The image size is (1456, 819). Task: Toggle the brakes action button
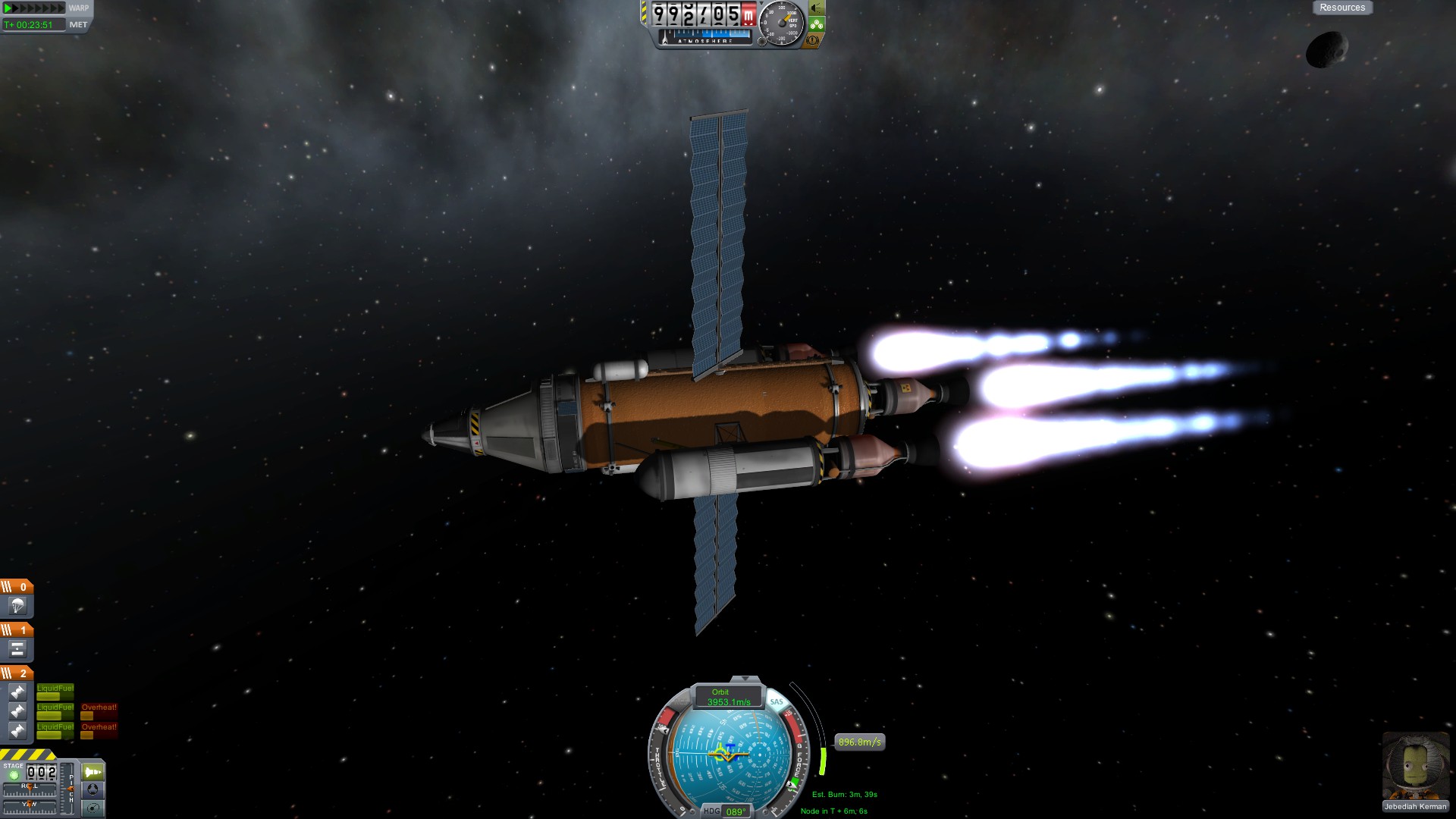pos(813,40)
